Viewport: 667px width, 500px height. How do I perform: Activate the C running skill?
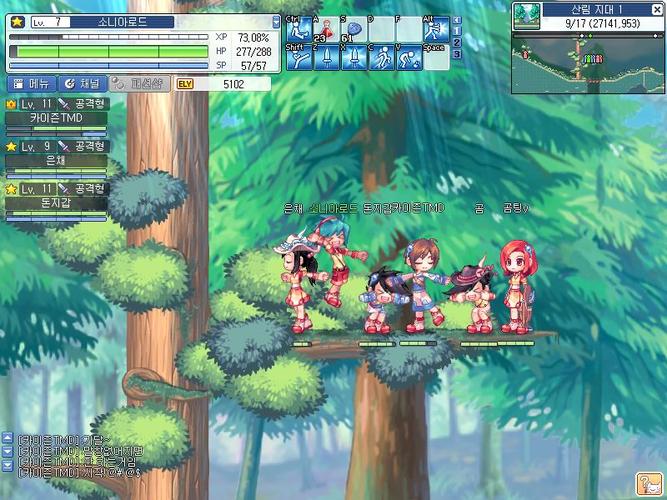pos(380,58)
